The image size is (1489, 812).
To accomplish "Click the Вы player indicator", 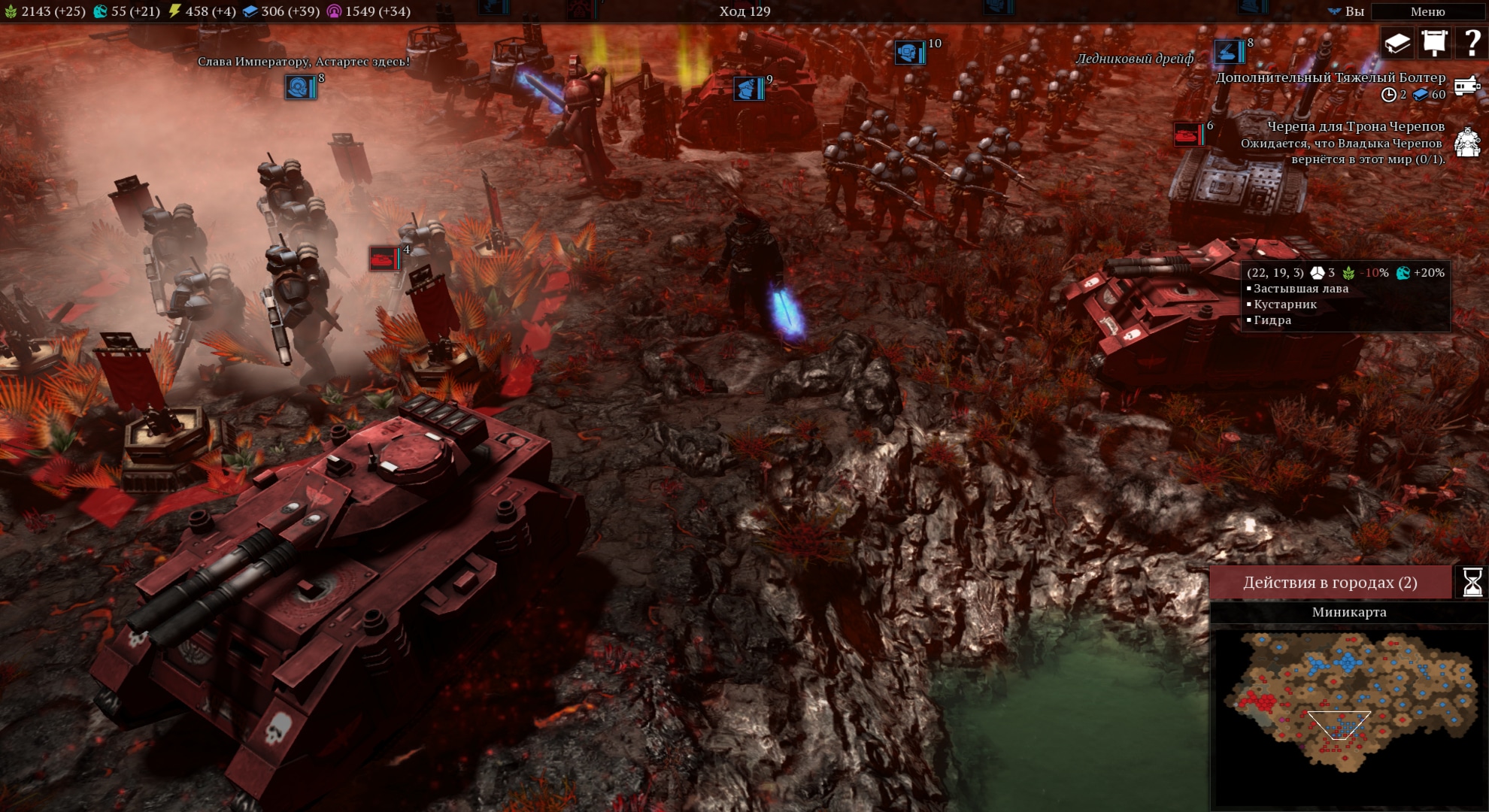I will tap(1346, 11).
